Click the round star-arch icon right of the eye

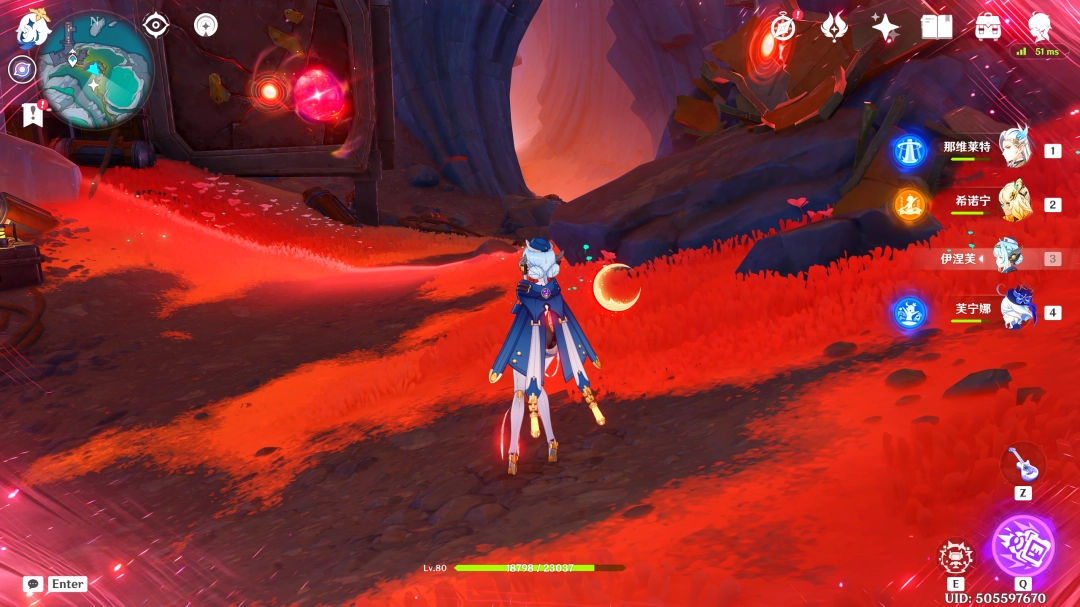(206, 25)
